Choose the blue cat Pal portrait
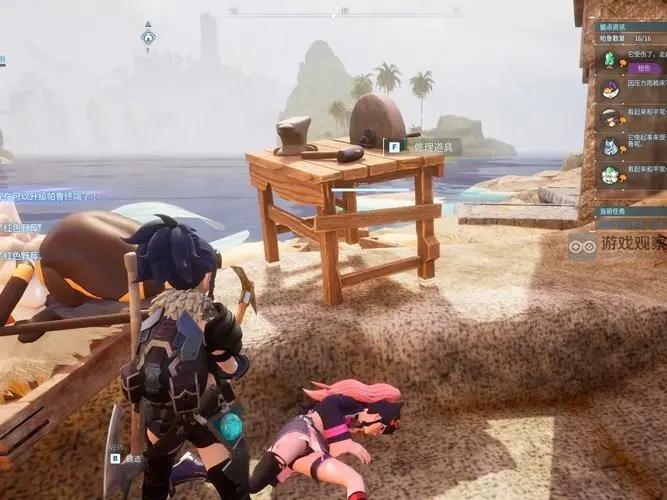667x500 pixels. tap(609, 146)
